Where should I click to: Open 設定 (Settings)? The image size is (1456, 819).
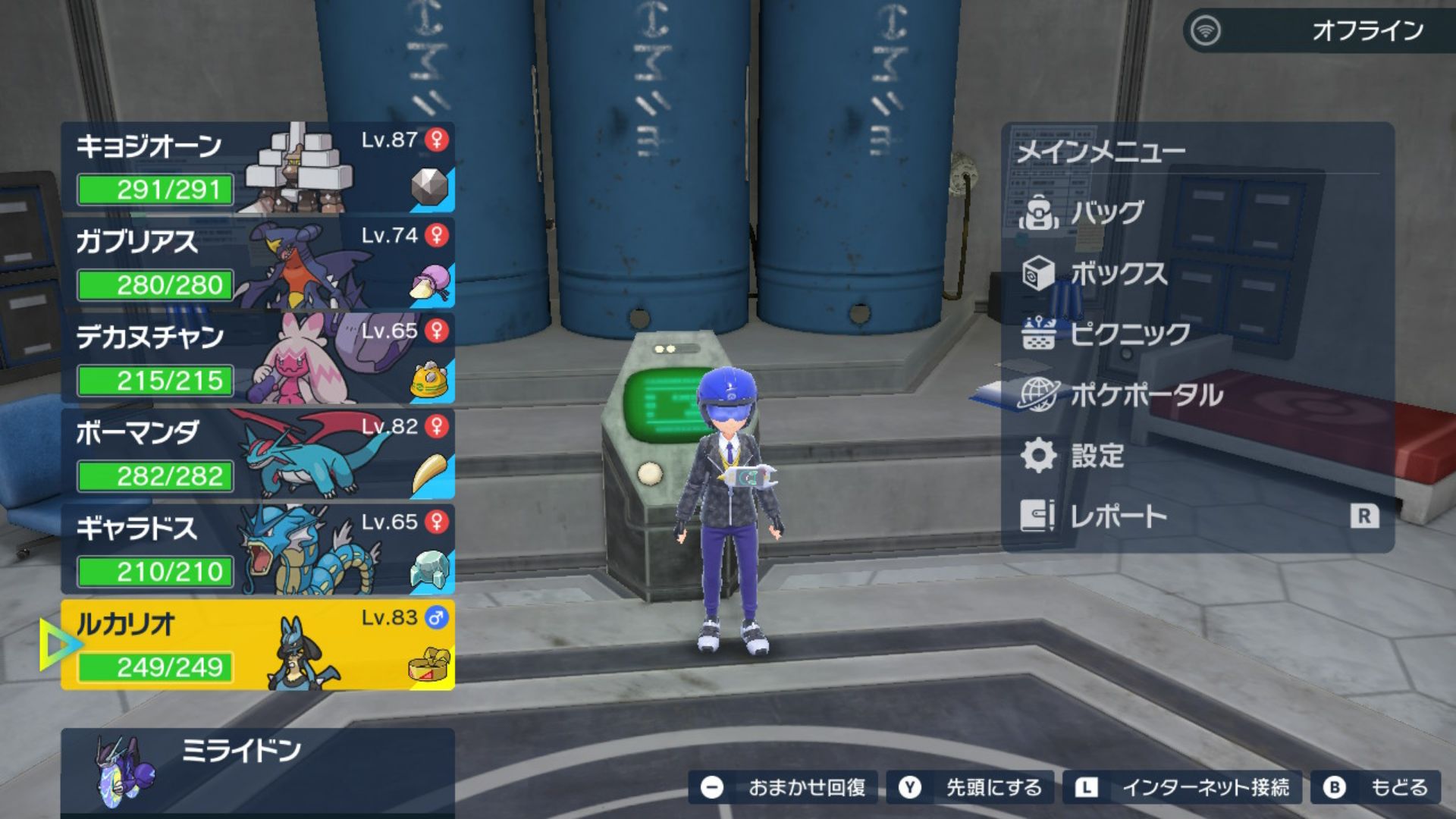(x=1097, y=456)
